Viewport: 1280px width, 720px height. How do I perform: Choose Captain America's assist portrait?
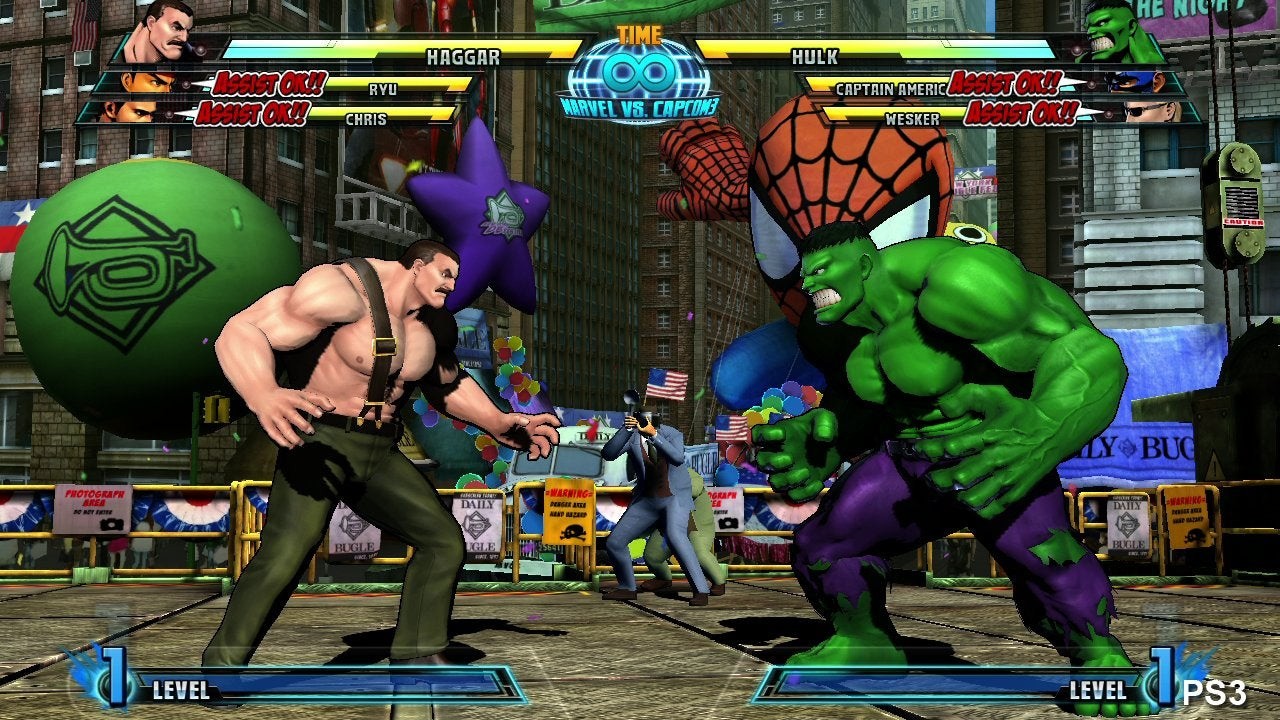[1137, 83]
